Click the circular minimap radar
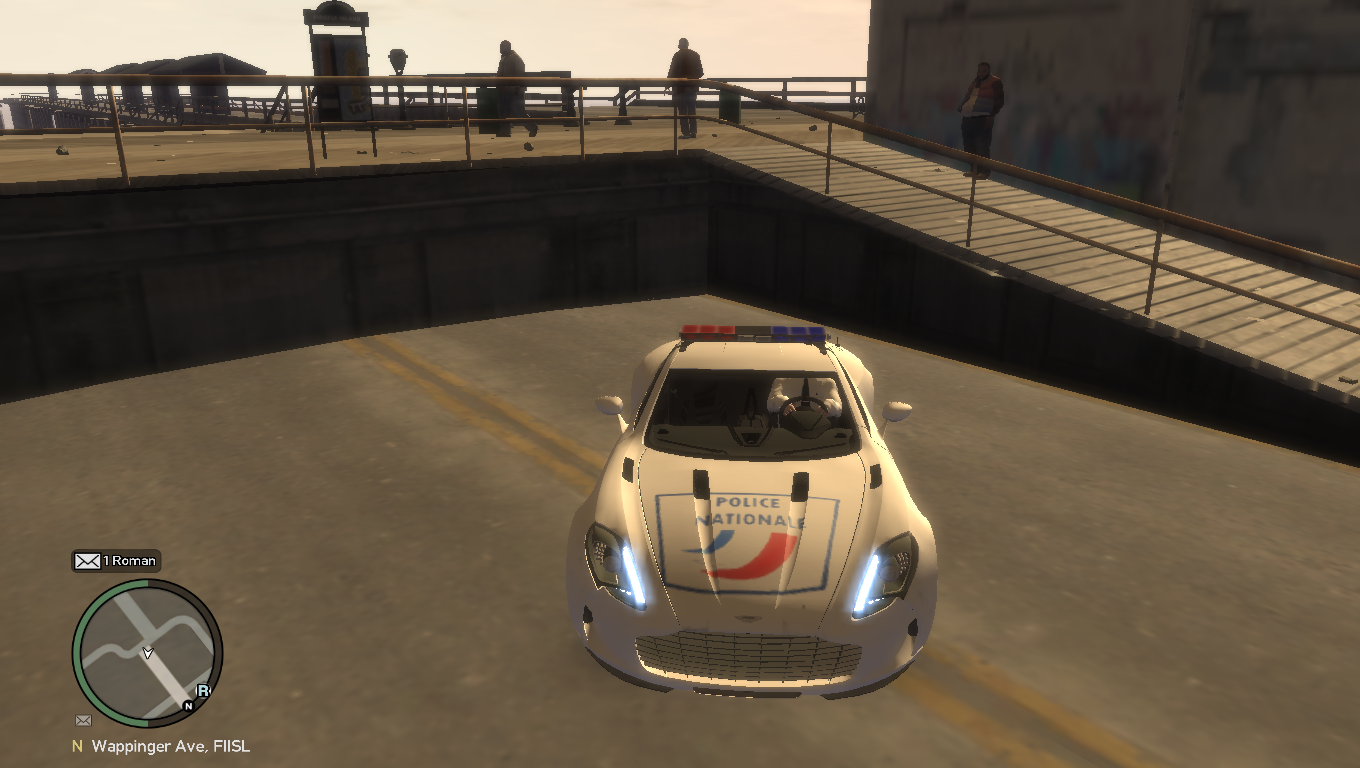 pos(147,652)
